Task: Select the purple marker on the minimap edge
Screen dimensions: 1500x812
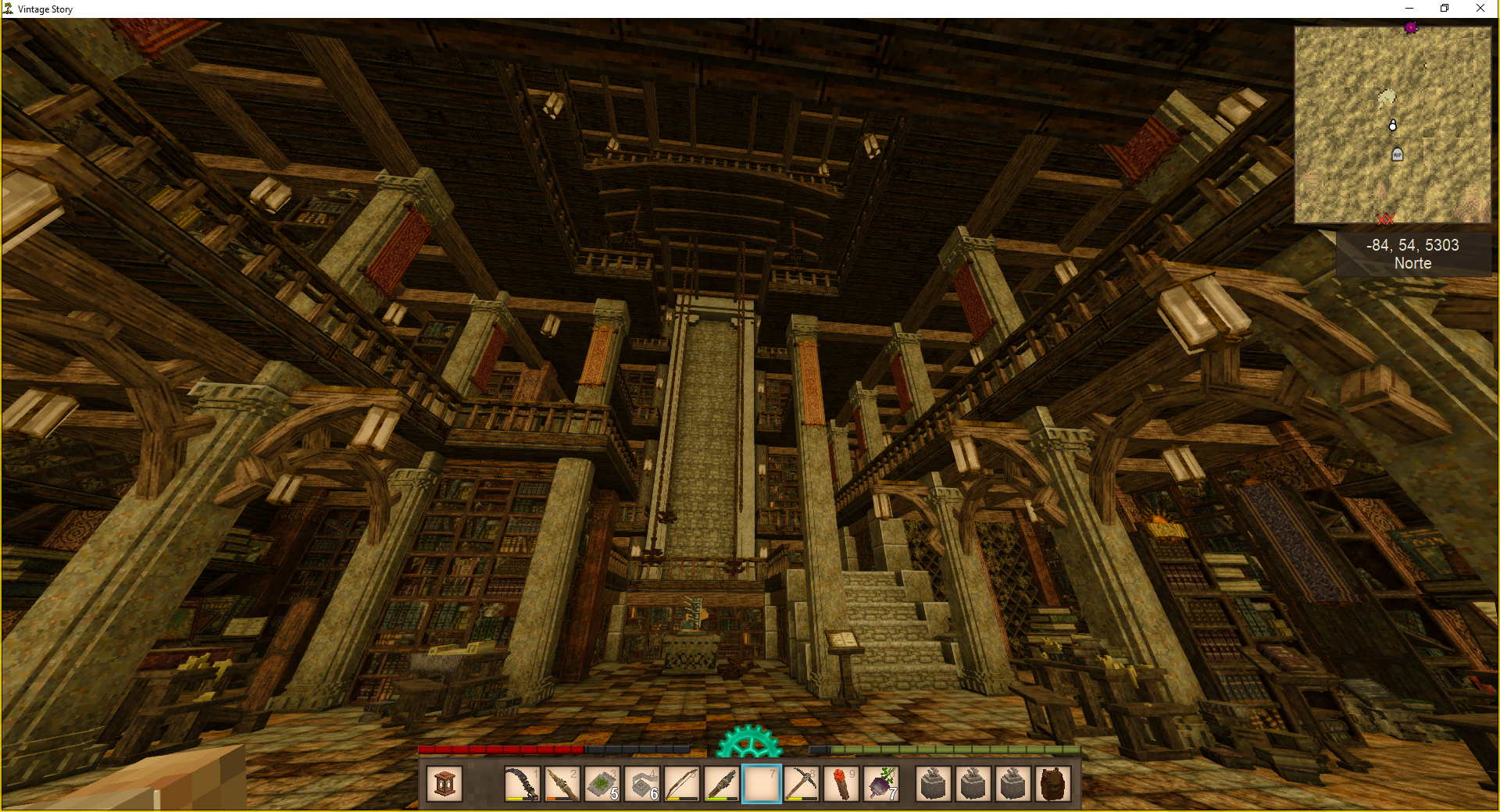Action: click(1411, 28)
